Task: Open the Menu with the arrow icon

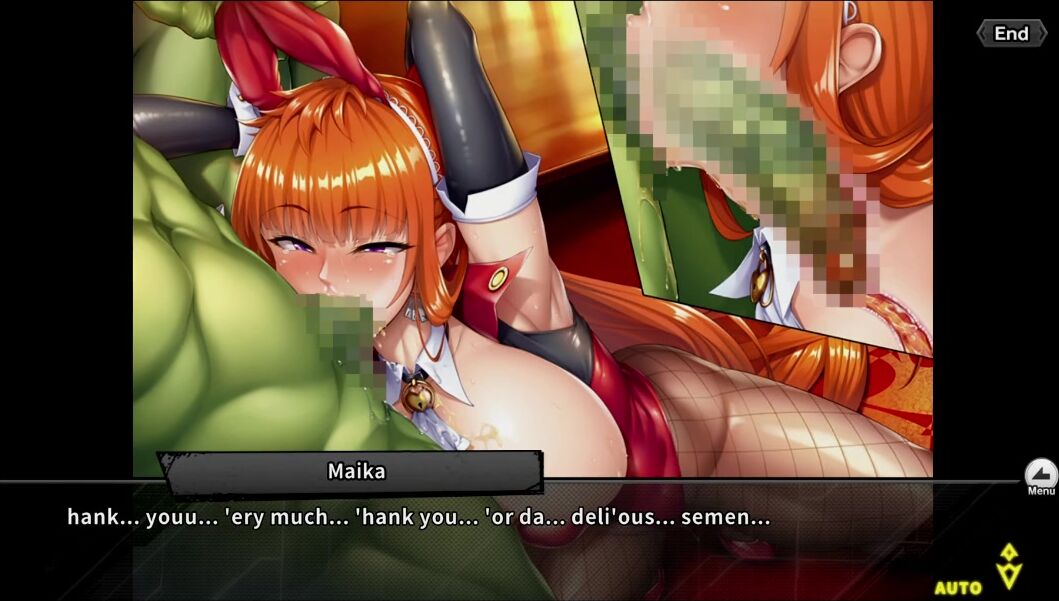Action: coord(1040,475)
